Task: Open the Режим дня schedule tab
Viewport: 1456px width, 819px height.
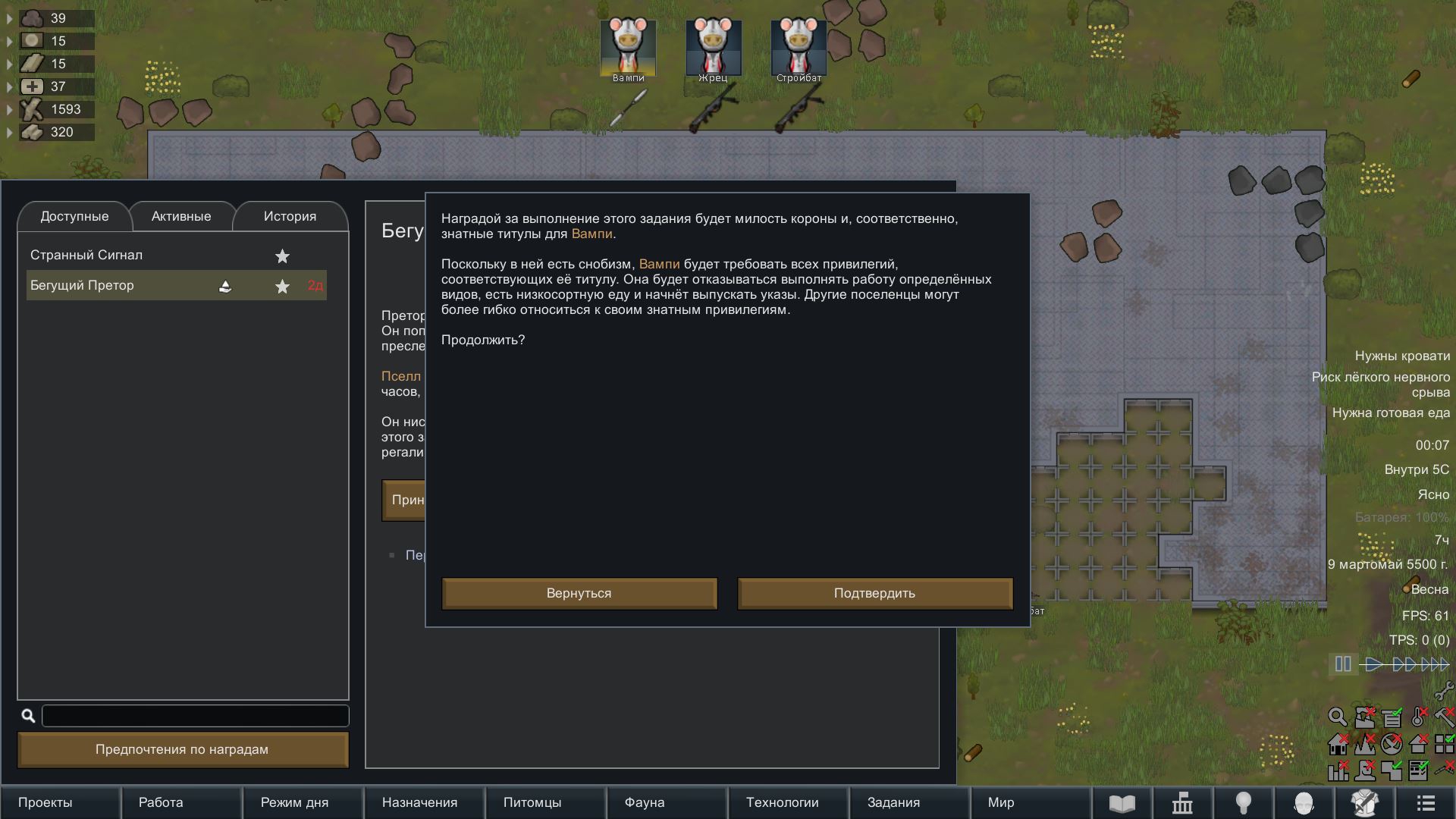Action: tap(294, 802)
